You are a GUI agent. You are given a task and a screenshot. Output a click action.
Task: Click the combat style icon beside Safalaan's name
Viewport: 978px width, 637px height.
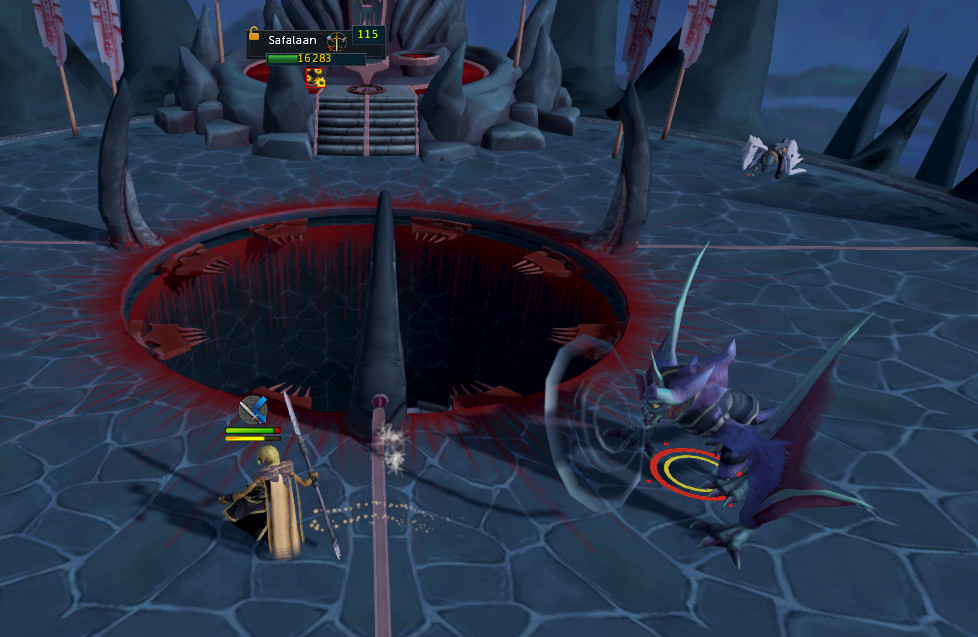(338, 41)
